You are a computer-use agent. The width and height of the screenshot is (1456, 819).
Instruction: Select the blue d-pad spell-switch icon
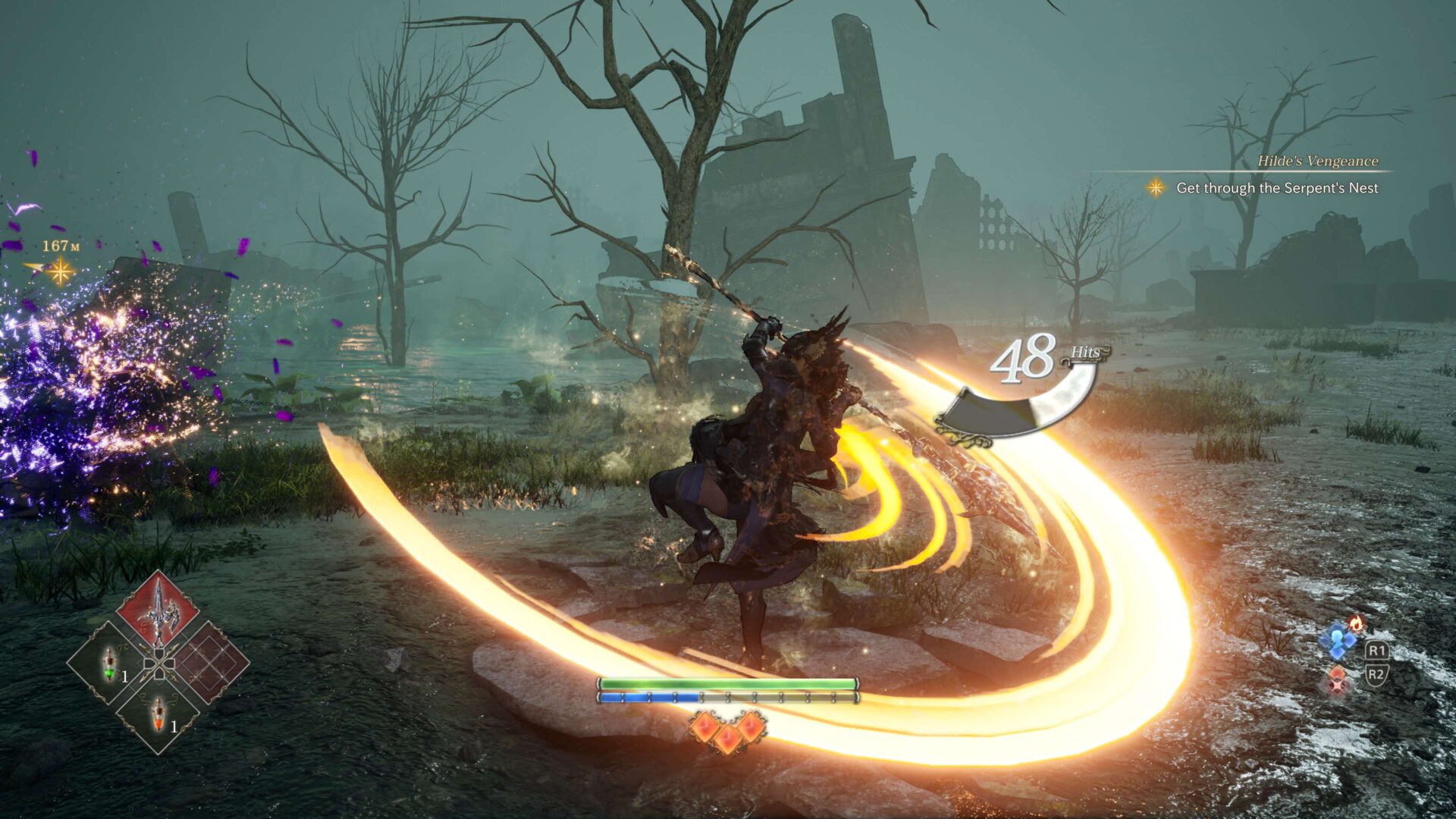coord(1341,643)
